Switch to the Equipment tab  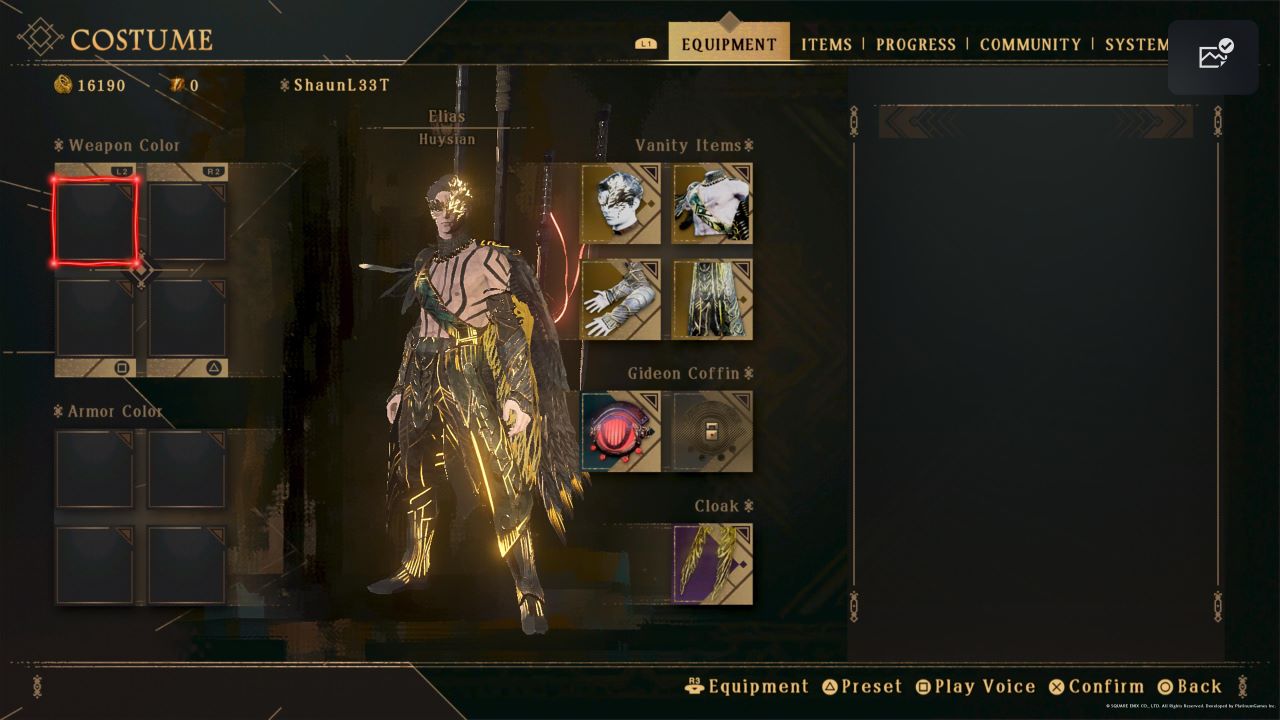tap(728, 44)
